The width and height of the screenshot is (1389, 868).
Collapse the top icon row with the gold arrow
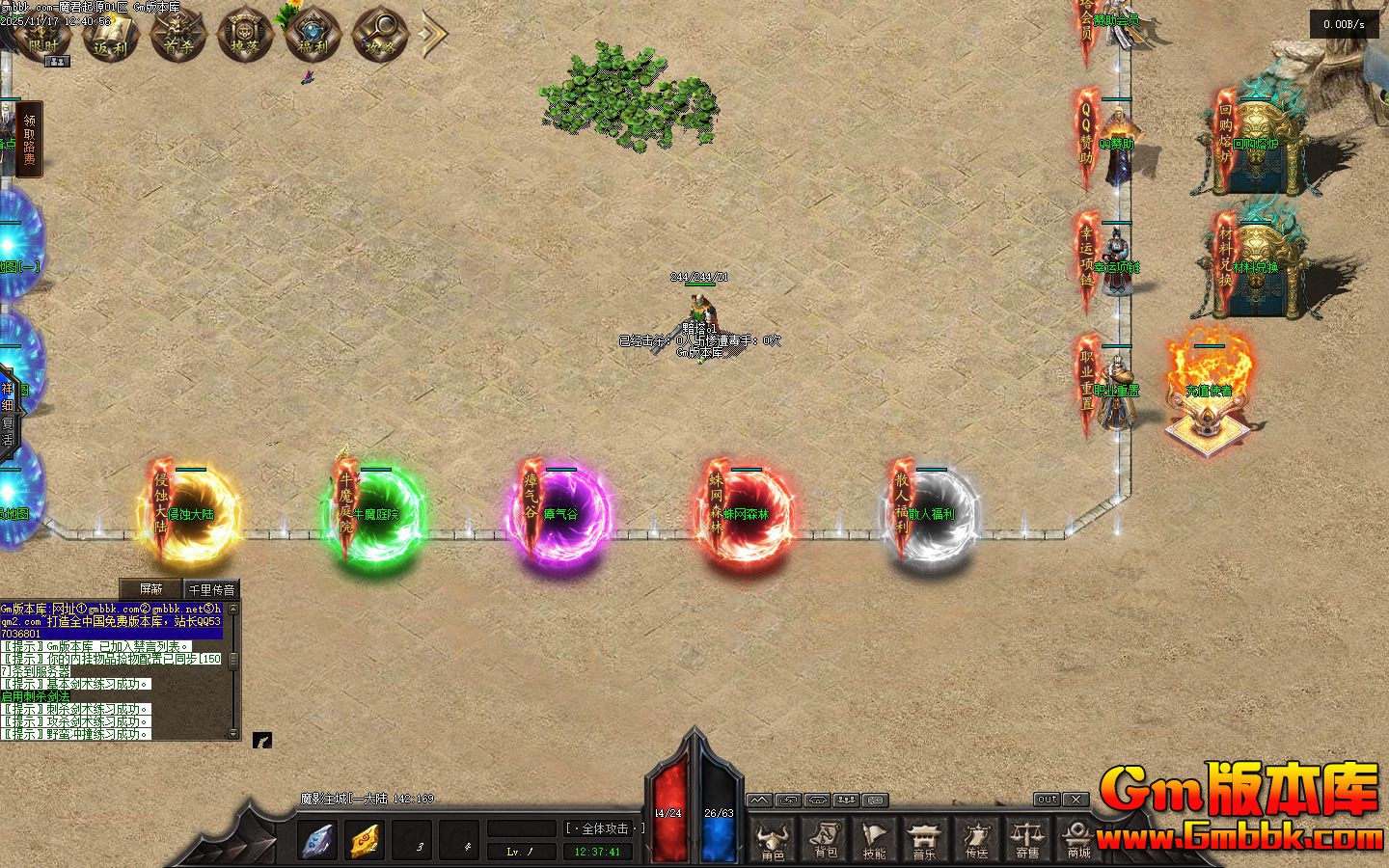(434, 34)
